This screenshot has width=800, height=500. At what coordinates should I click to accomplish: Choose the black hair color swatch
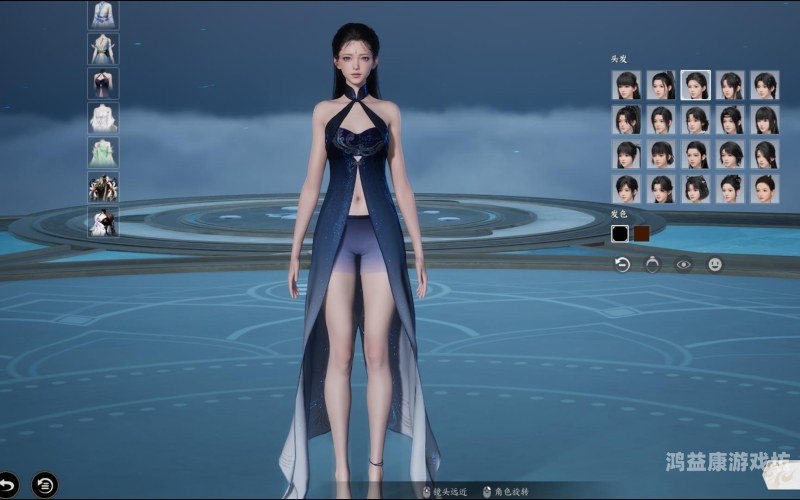[620, 233]
